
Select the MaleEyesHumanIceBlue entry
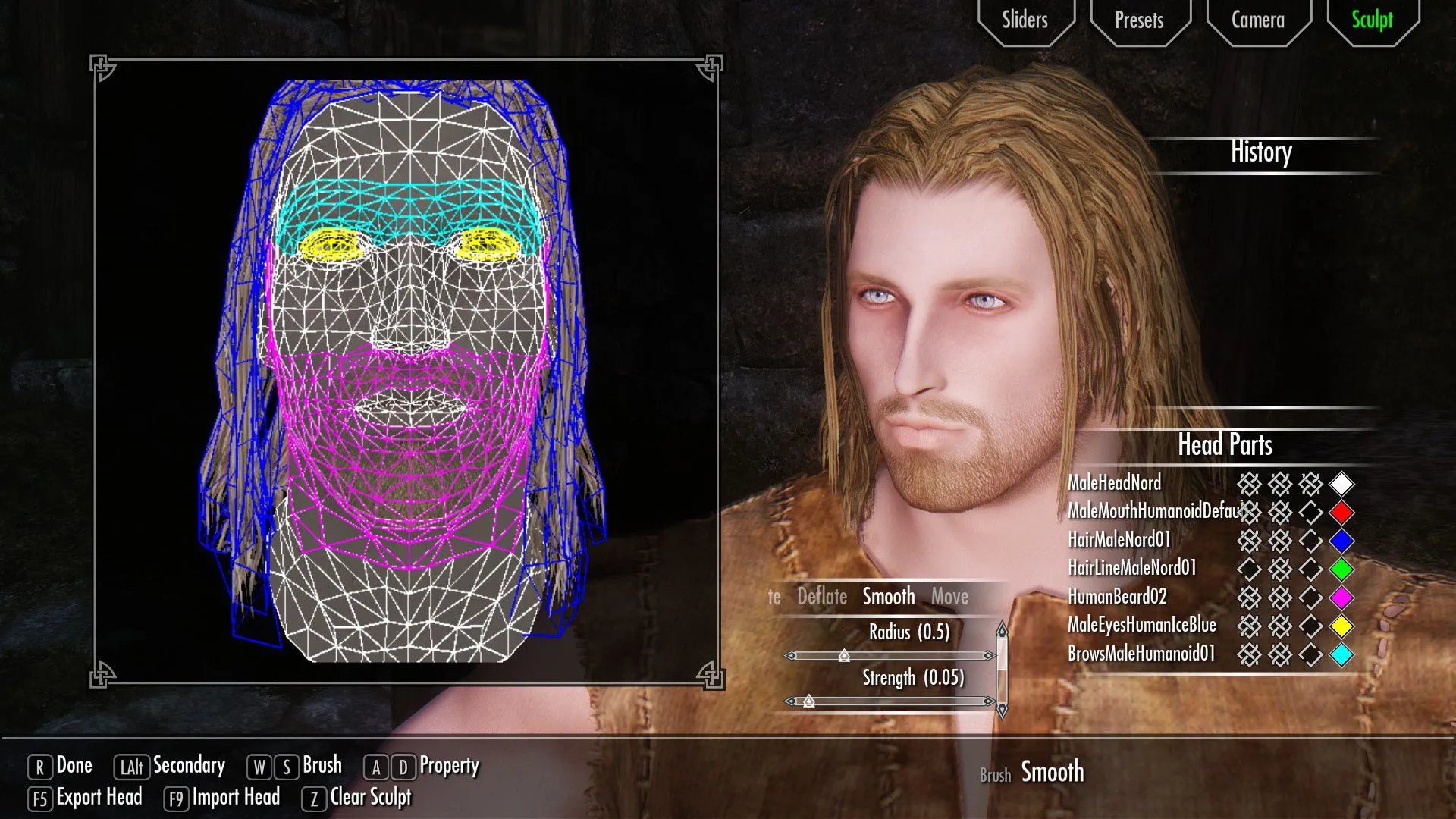[x=1141, y=626]
